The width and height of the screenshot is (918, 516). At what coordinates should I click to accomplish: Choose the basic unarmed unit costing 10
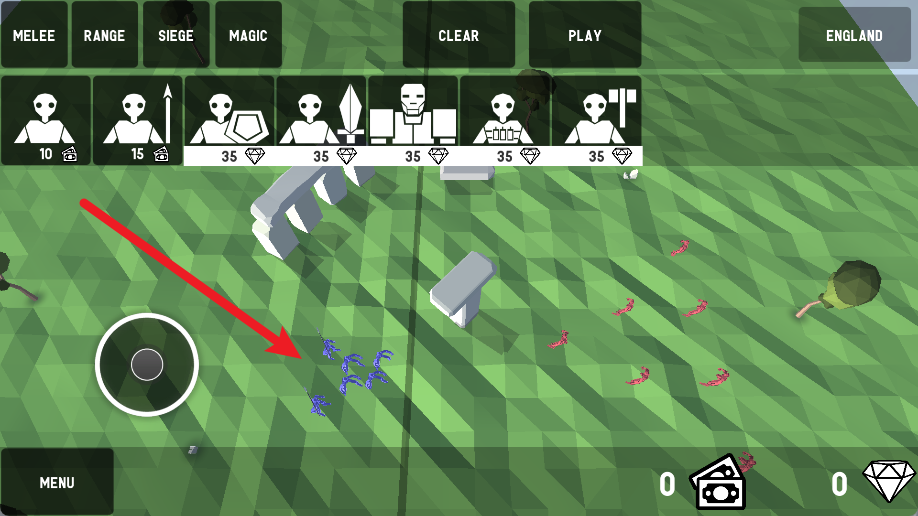(x=46, y=120)
